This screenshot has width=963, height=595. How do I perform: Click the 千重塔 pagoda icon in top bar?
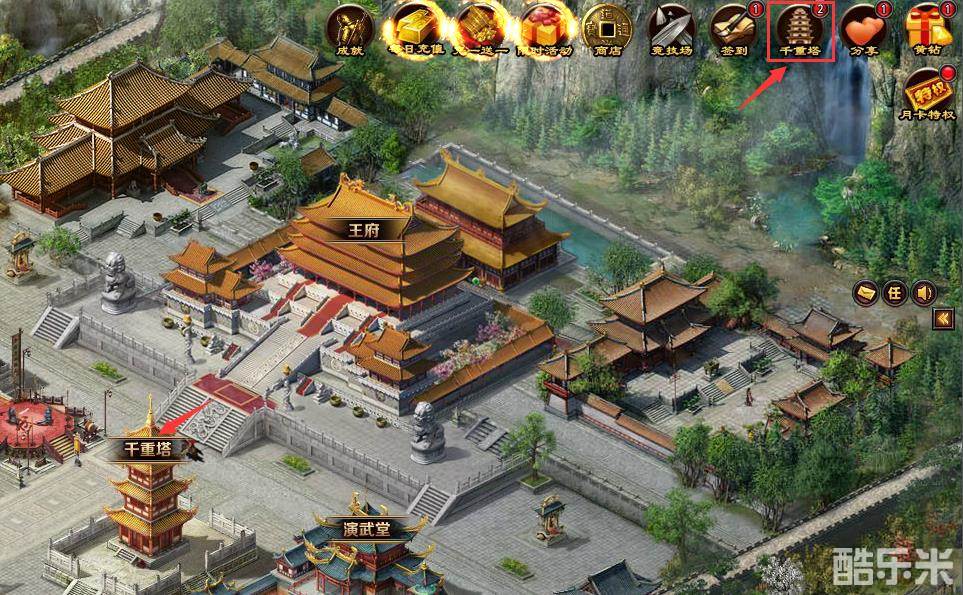pos(801,29)
